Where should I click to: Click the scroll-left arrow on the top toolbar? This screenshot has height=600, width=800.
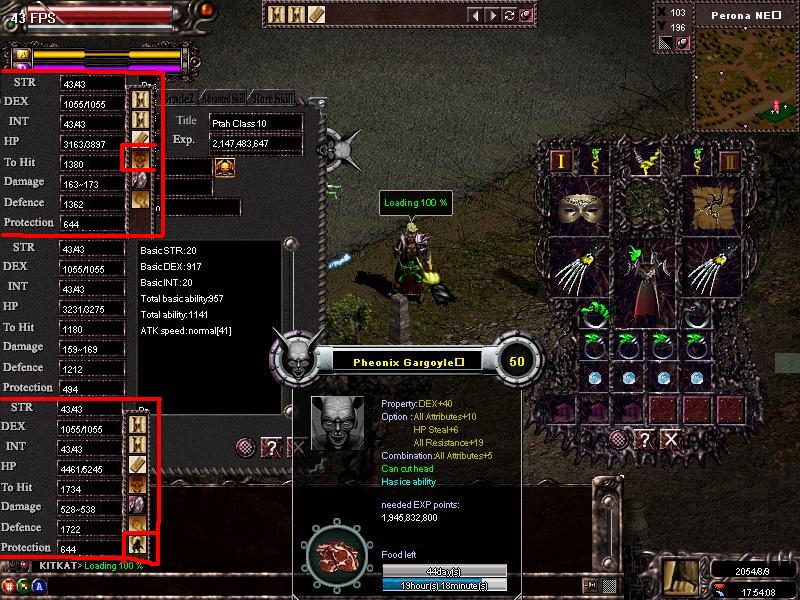coord(477,15)
